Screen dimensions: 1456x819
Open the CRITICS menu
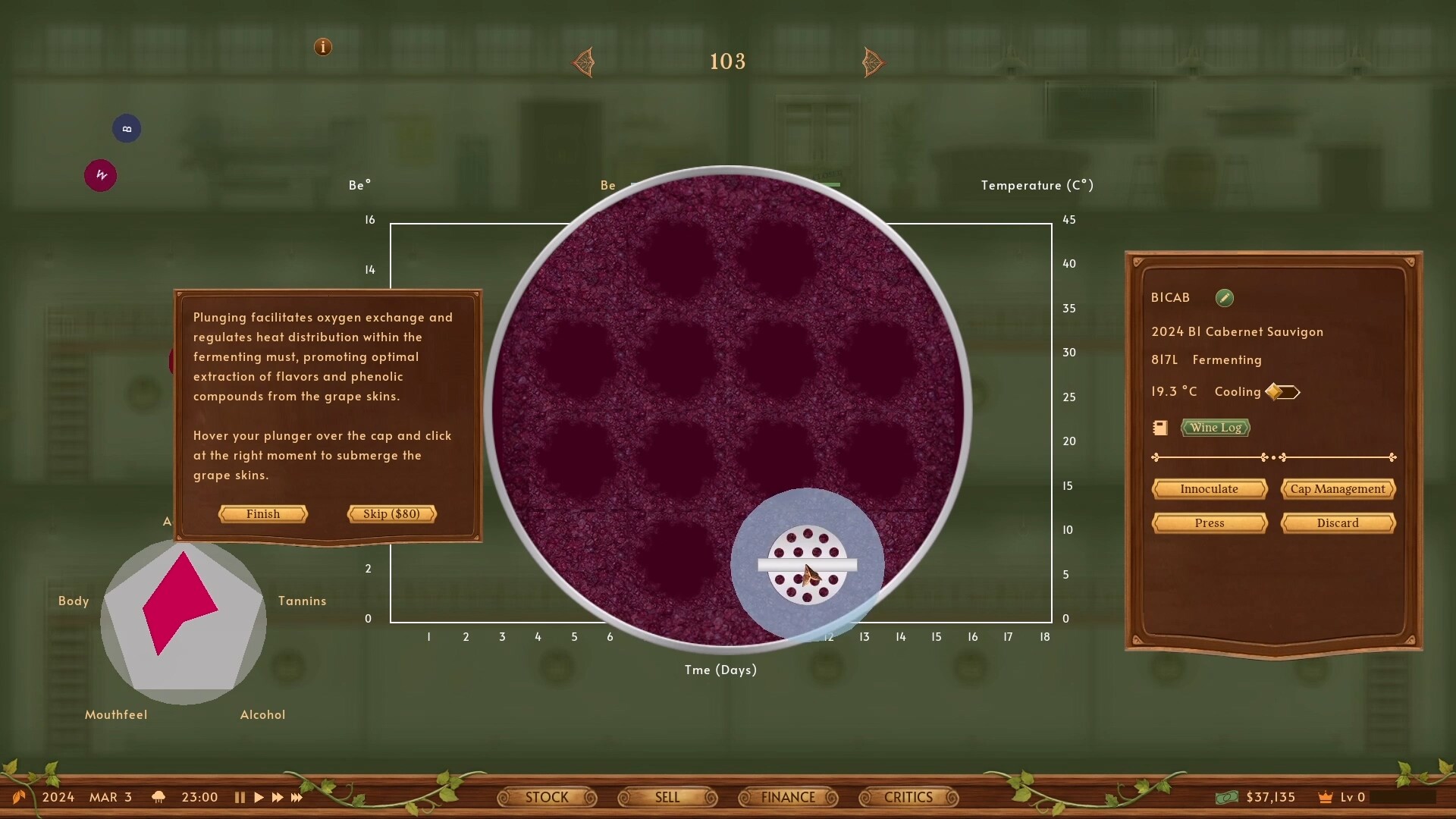coord(908,797)
